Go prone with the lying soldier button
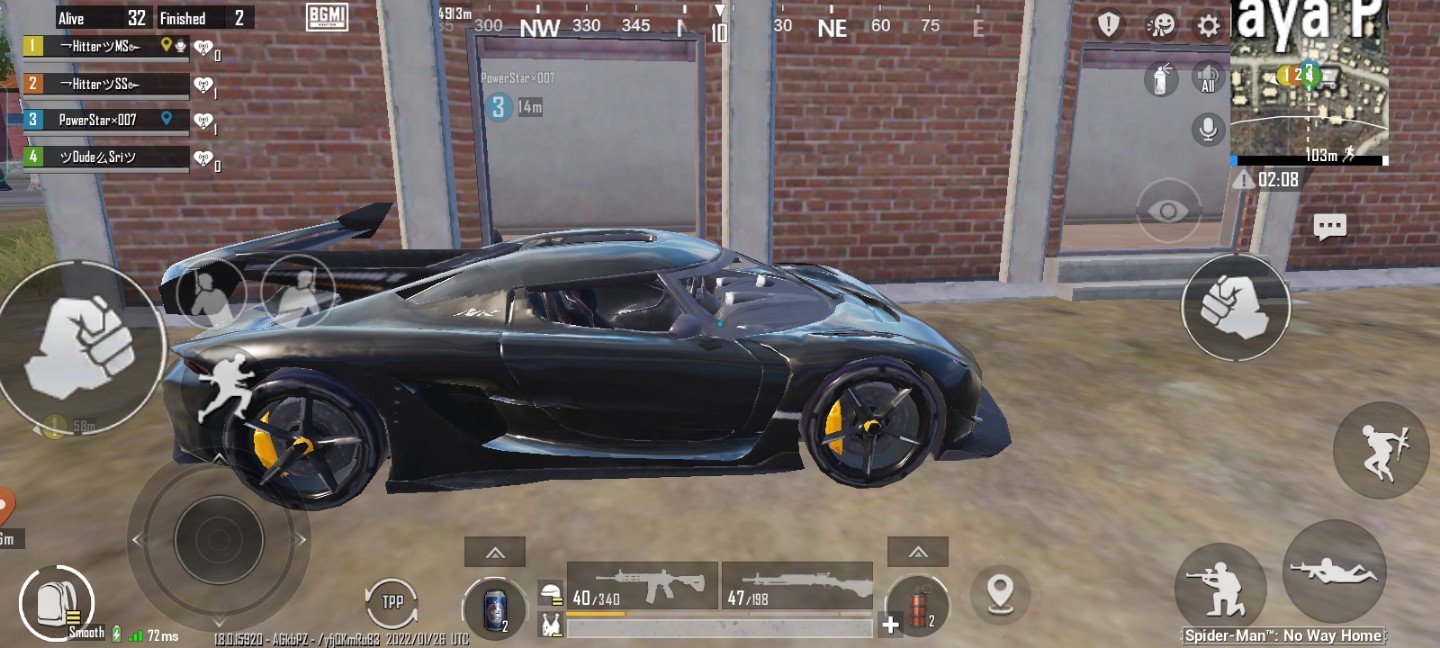 1334,572
